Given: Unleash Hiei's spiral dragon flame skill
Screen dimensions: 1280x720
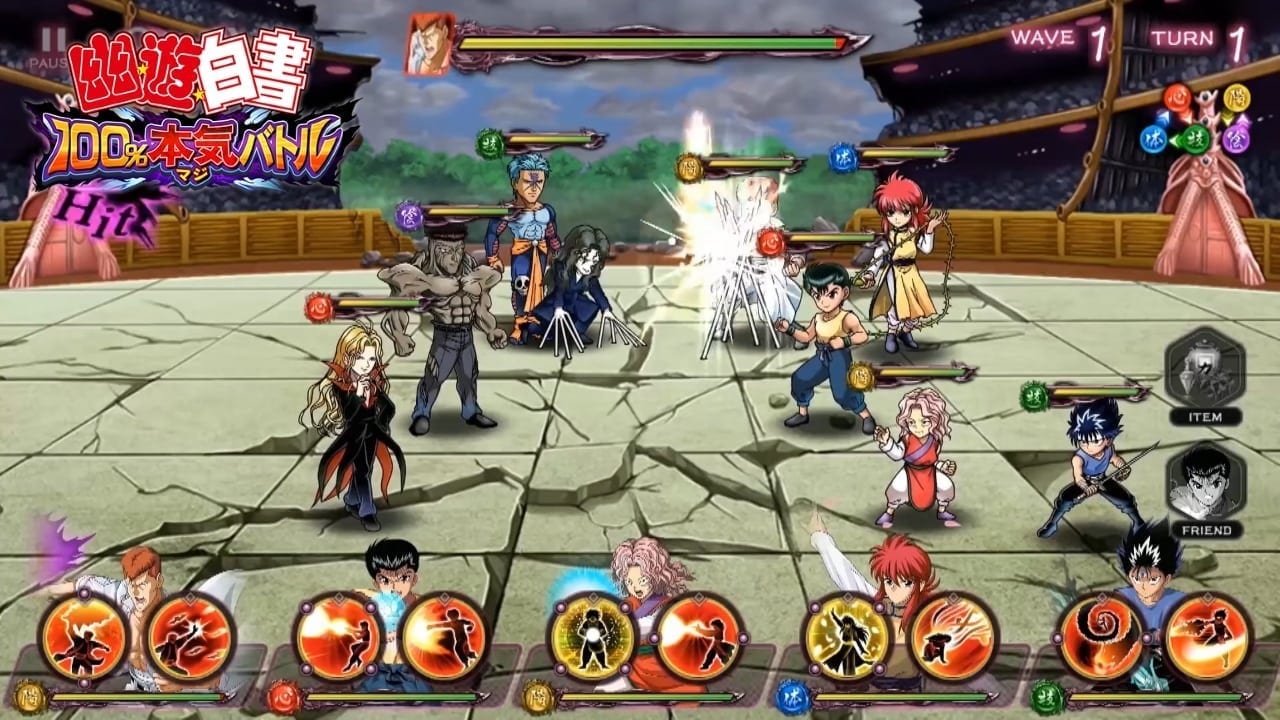Looking at the screenshot, I should (x=1101, y=637).
